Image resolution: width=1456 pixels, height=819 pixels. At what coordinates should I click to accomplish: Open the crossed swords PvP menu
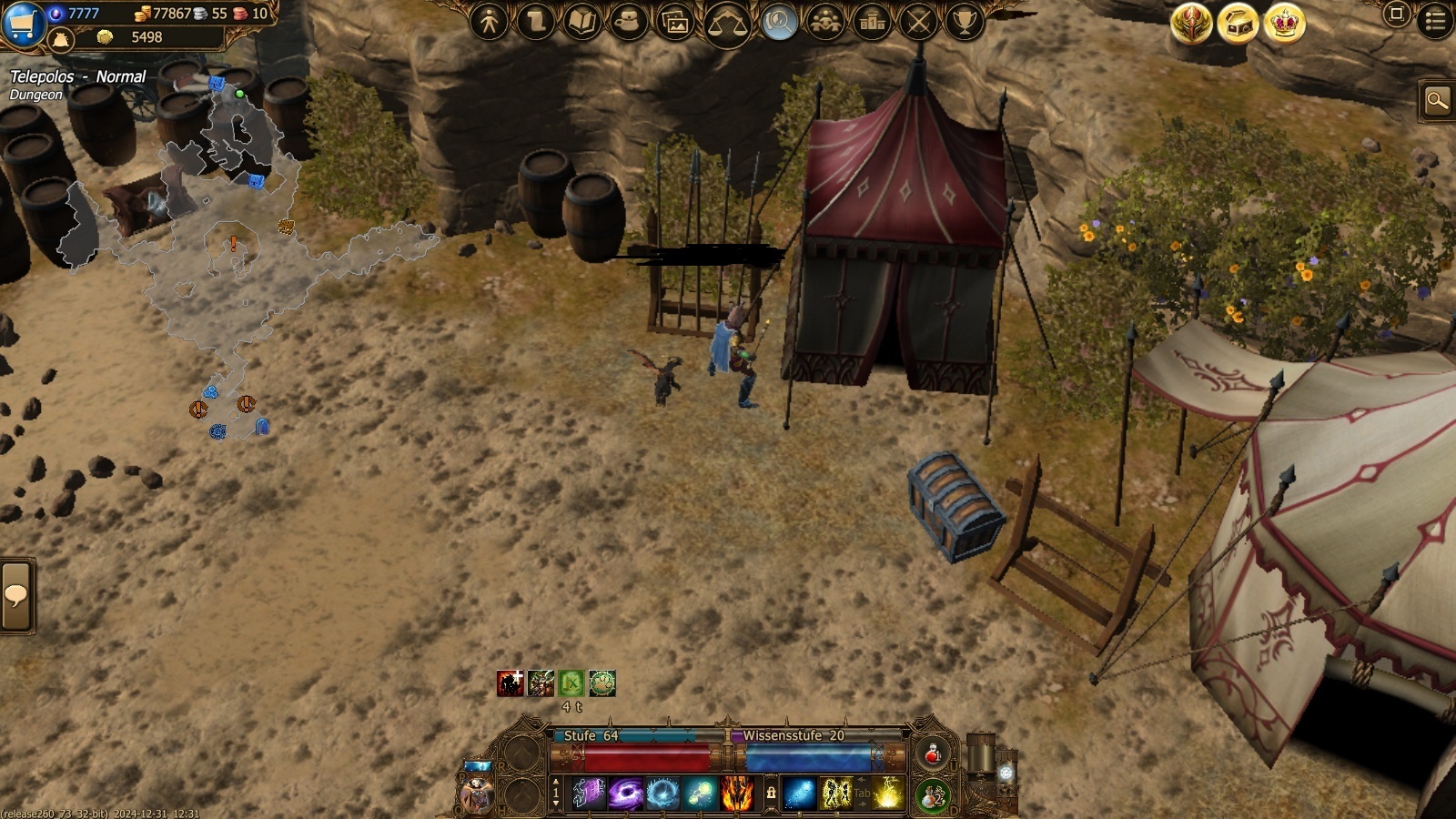pyautogui.click(x=918, y=22)
